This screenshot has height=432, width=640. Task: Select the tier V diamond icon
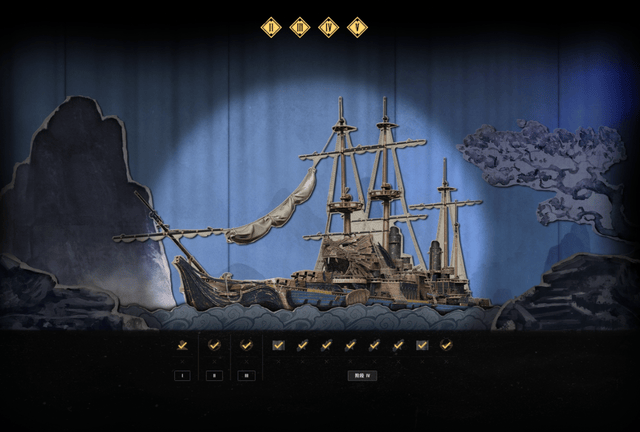pos(357,28)
